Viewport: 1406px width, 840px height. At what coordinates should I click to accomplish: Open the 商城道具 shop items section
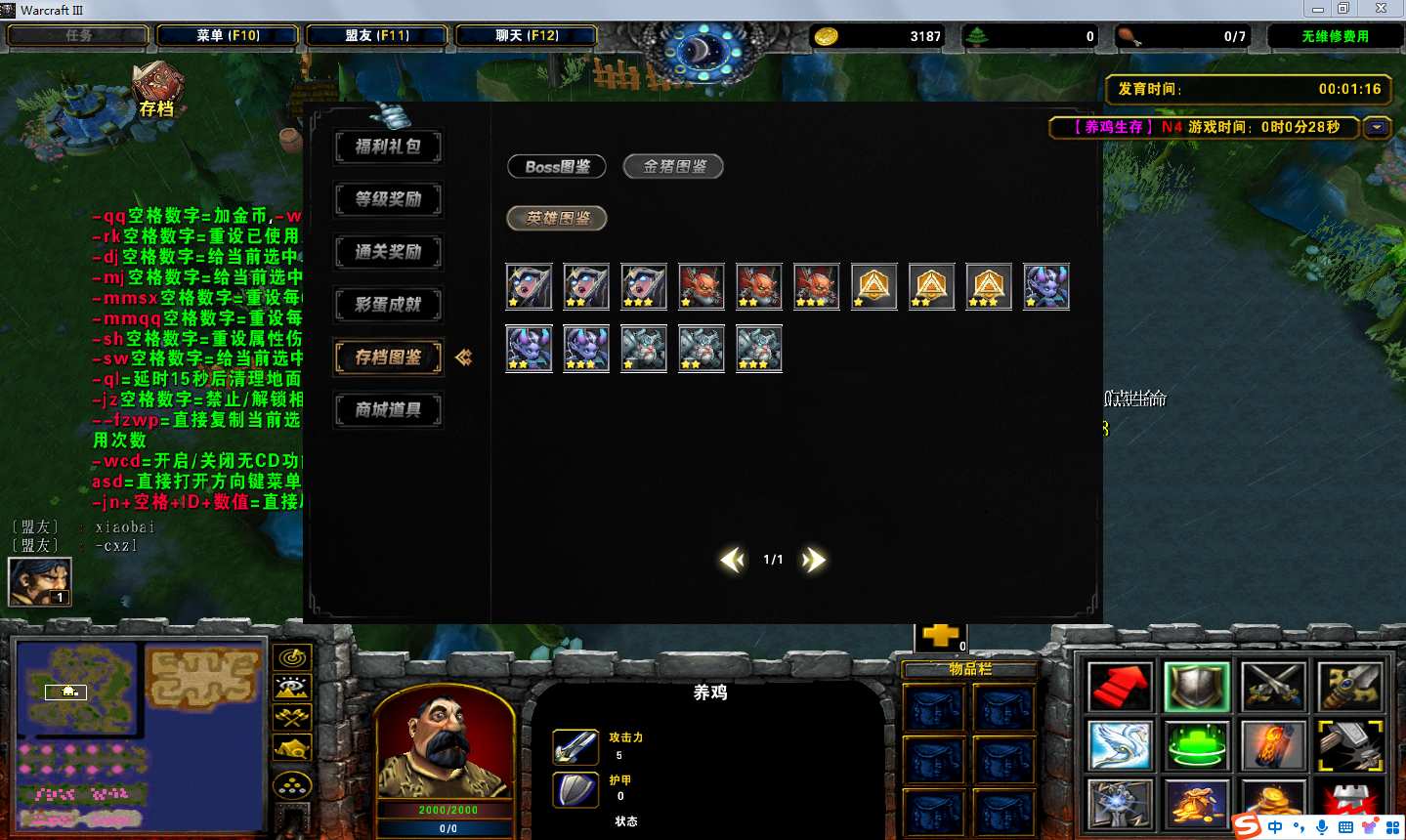(x=388, y=410)
